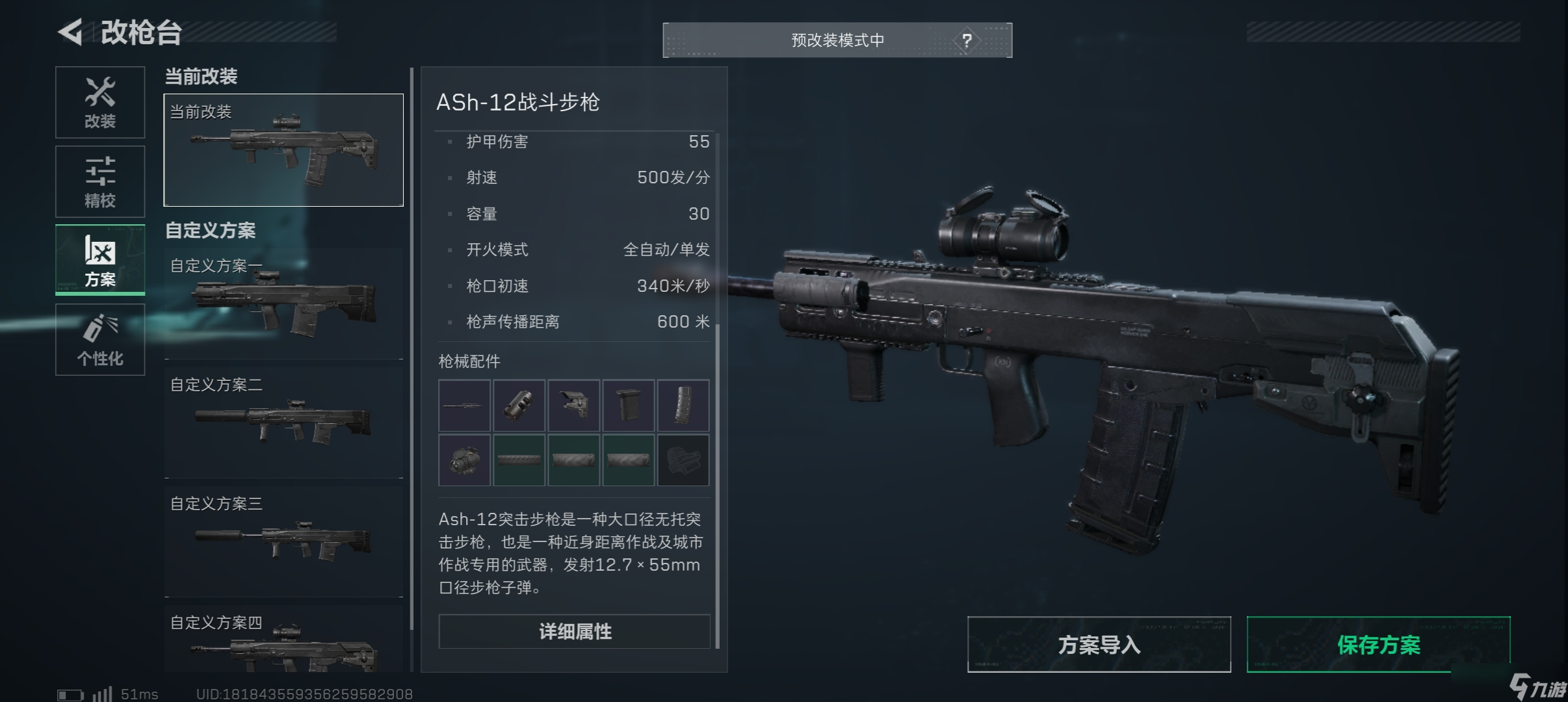
Task: Click the 当前改装 current build preview
Action: point(283,149)
